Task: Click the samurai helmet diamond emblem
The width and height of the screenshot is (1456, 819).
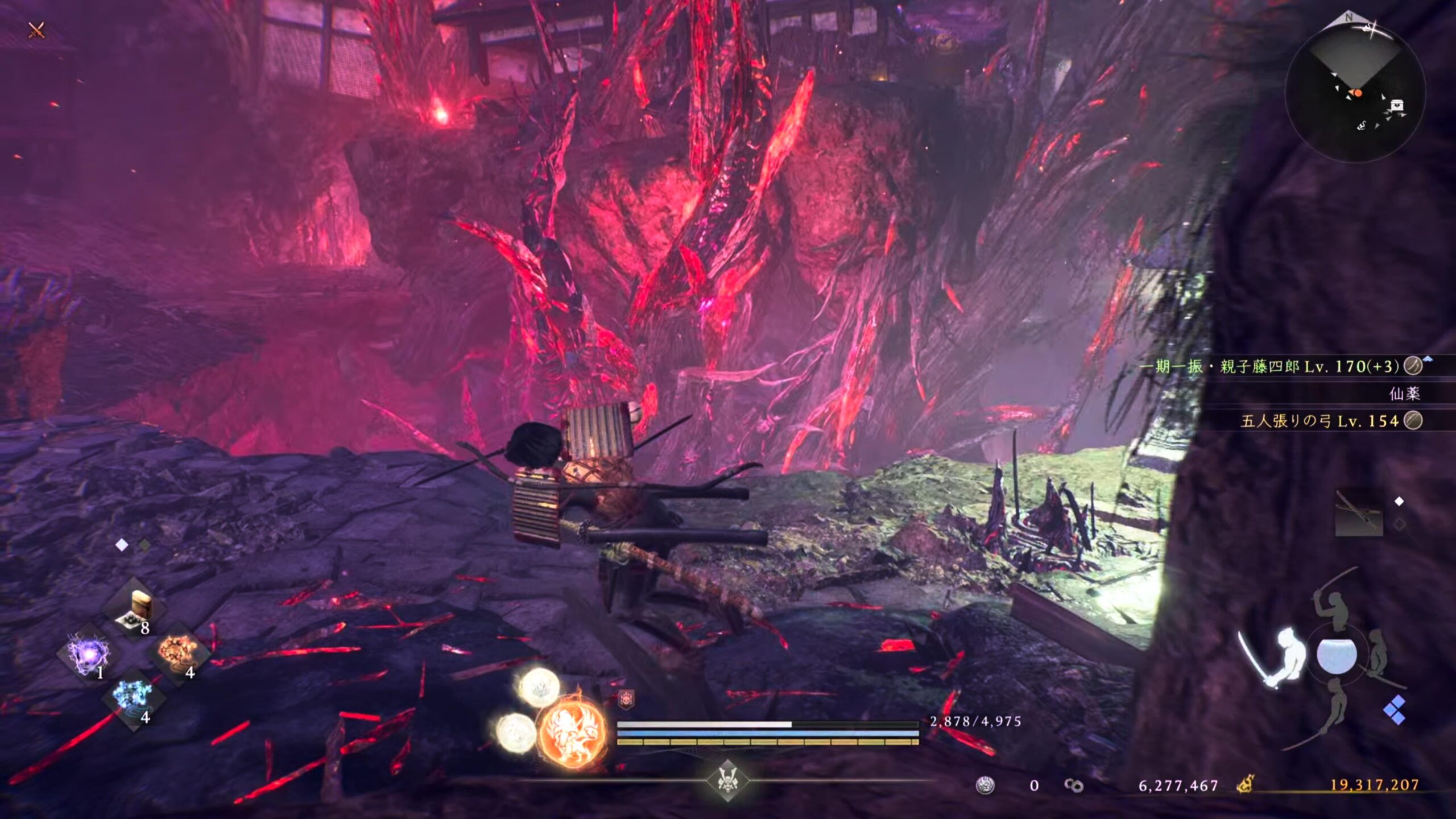Action: (x=727, y=779)
